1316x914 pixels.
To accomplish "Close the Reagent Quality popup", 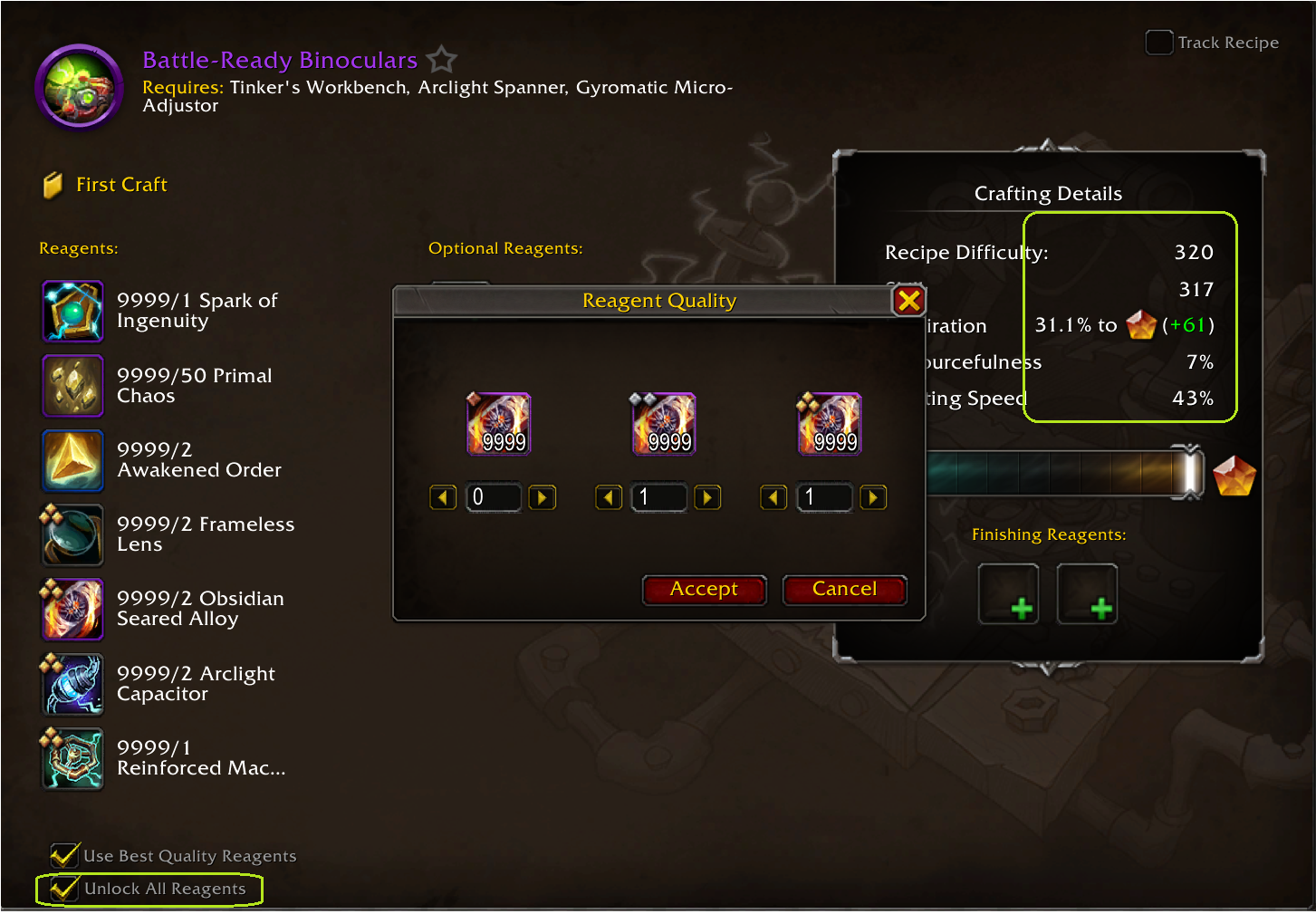I will click(x=908, y=301).
